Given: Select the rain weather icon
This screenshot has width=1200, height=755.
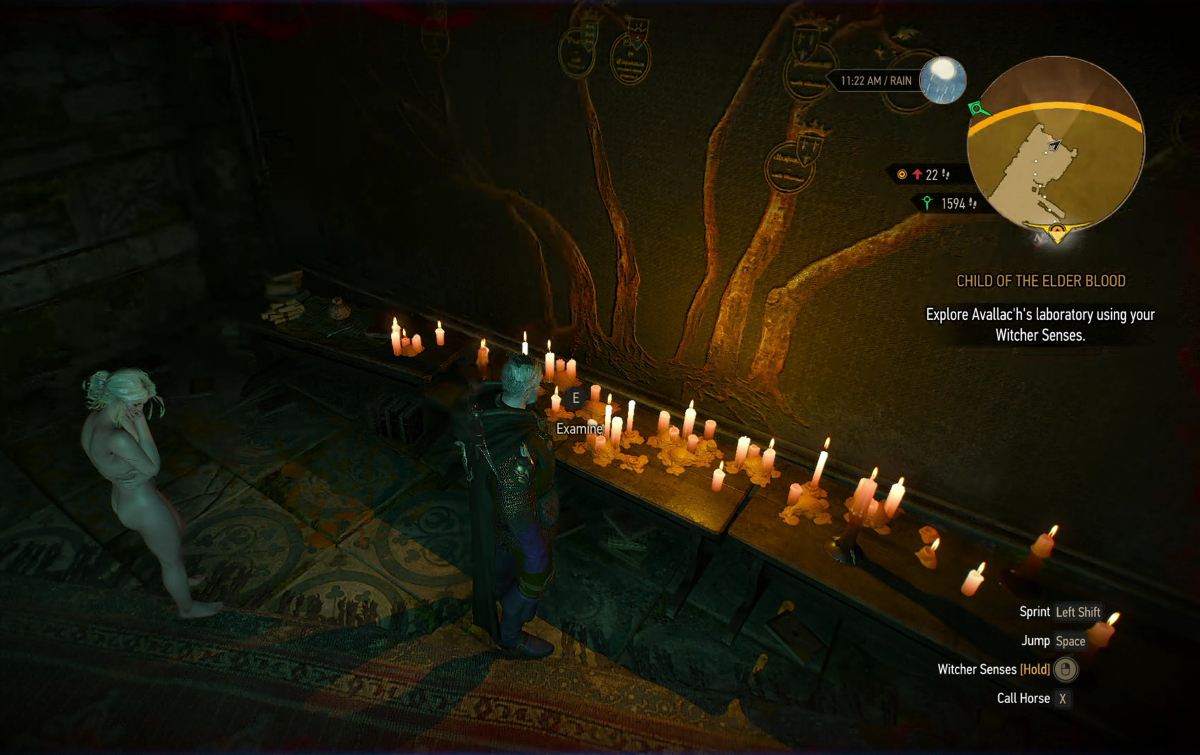Looking at the screenshot, I should click(x=943, y=80).
